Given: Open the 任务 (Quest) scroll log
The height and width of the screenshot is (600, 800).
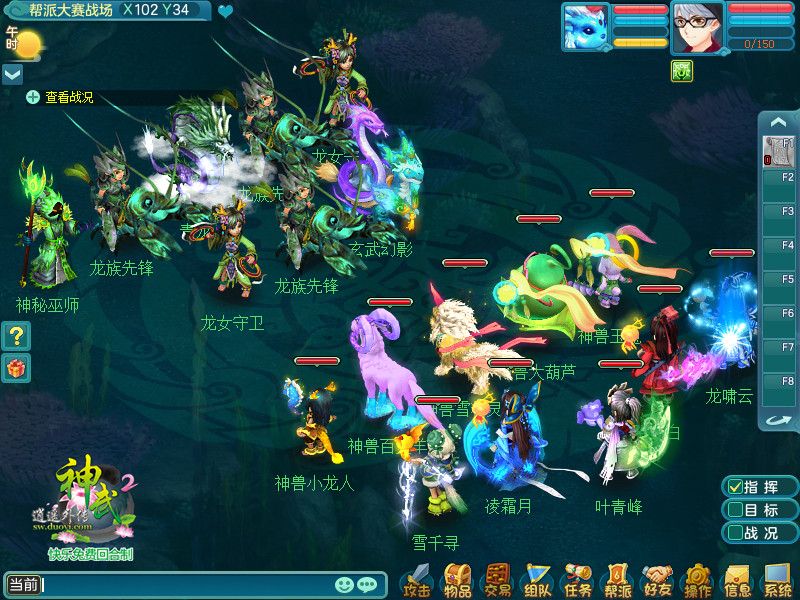Looking at the screenshot, I should 577,579.
